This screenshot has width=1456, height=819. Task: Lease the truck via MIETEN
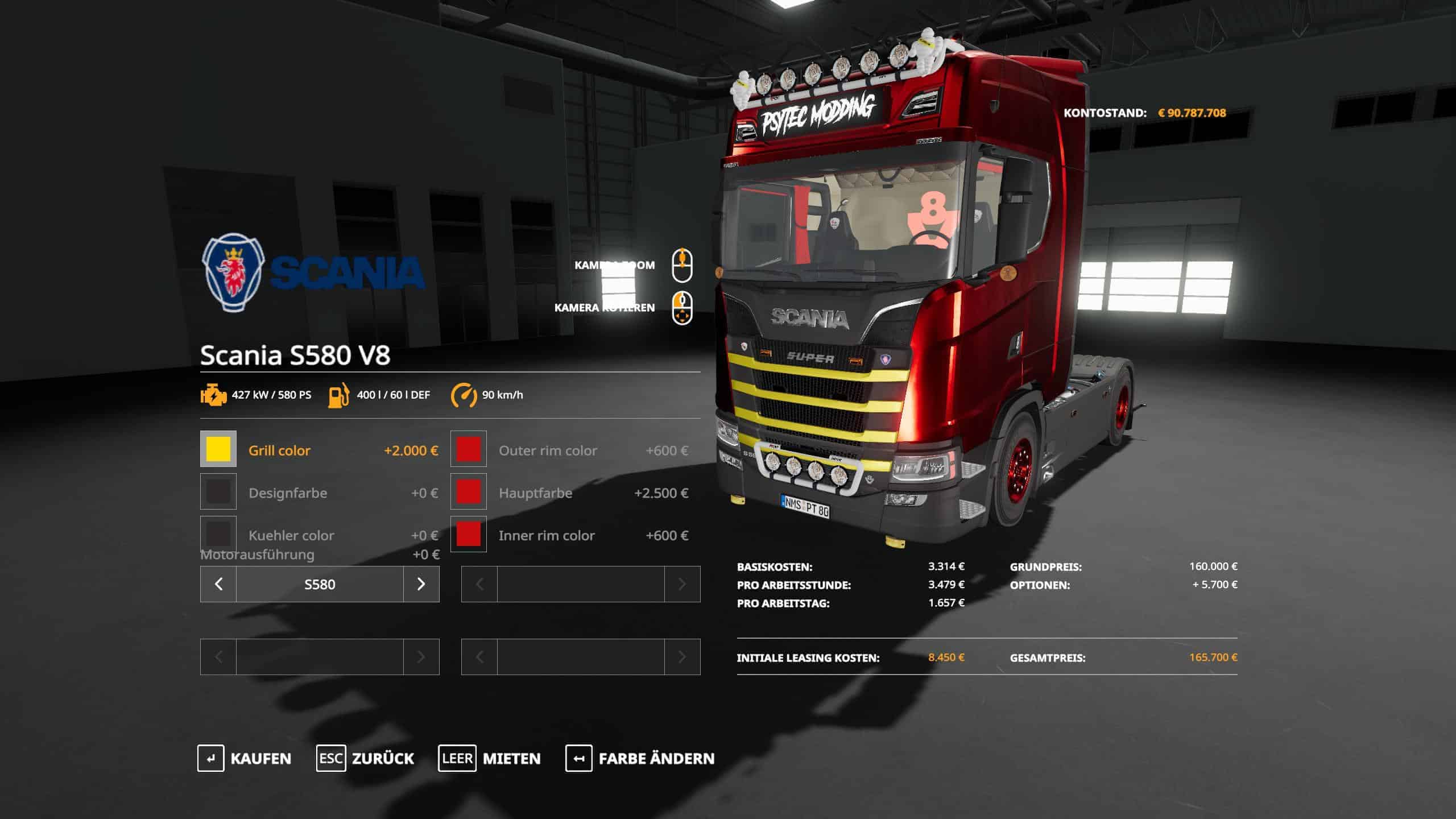(489, 759)
